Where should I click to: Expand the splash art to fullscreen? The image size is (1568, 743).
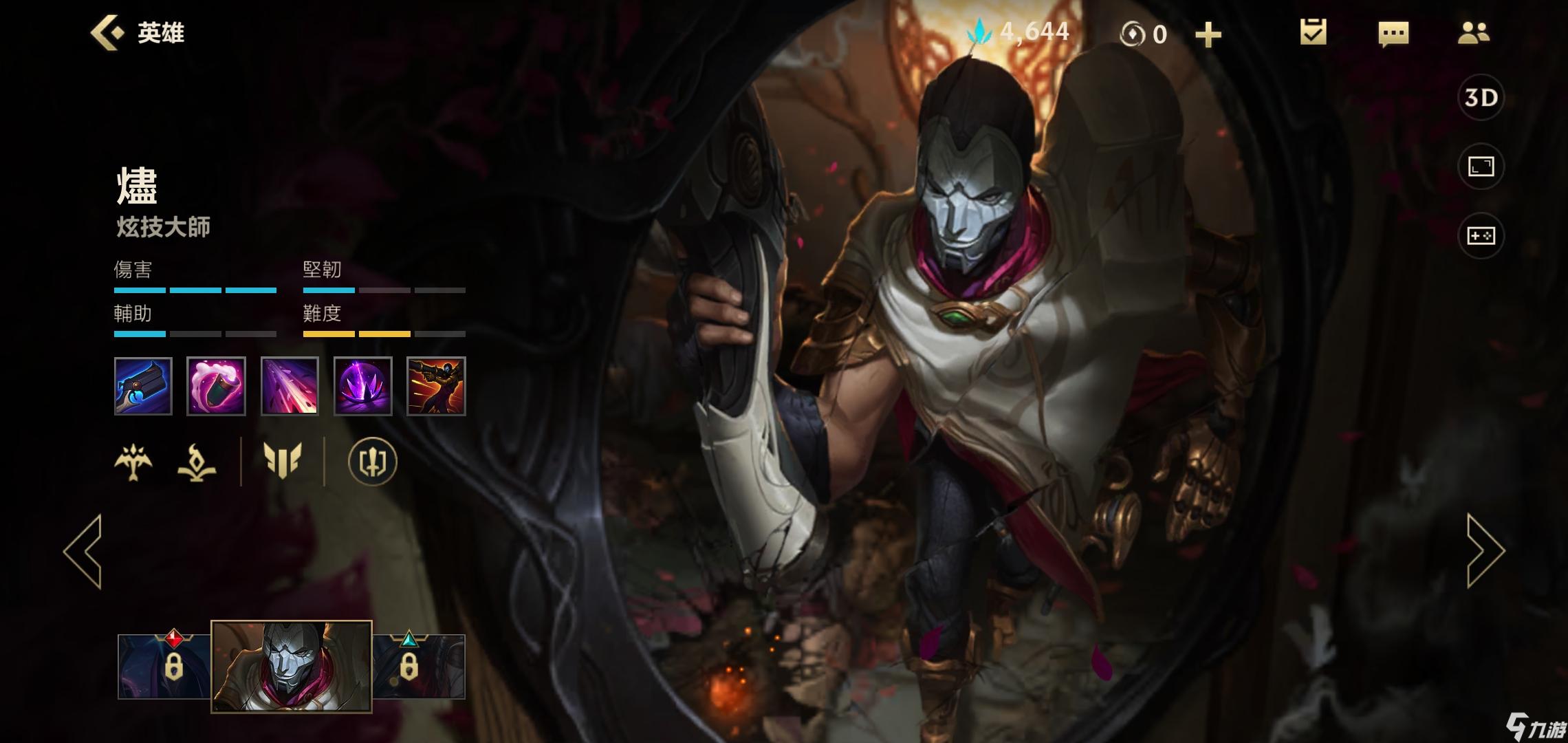[x=1481, y=166]
